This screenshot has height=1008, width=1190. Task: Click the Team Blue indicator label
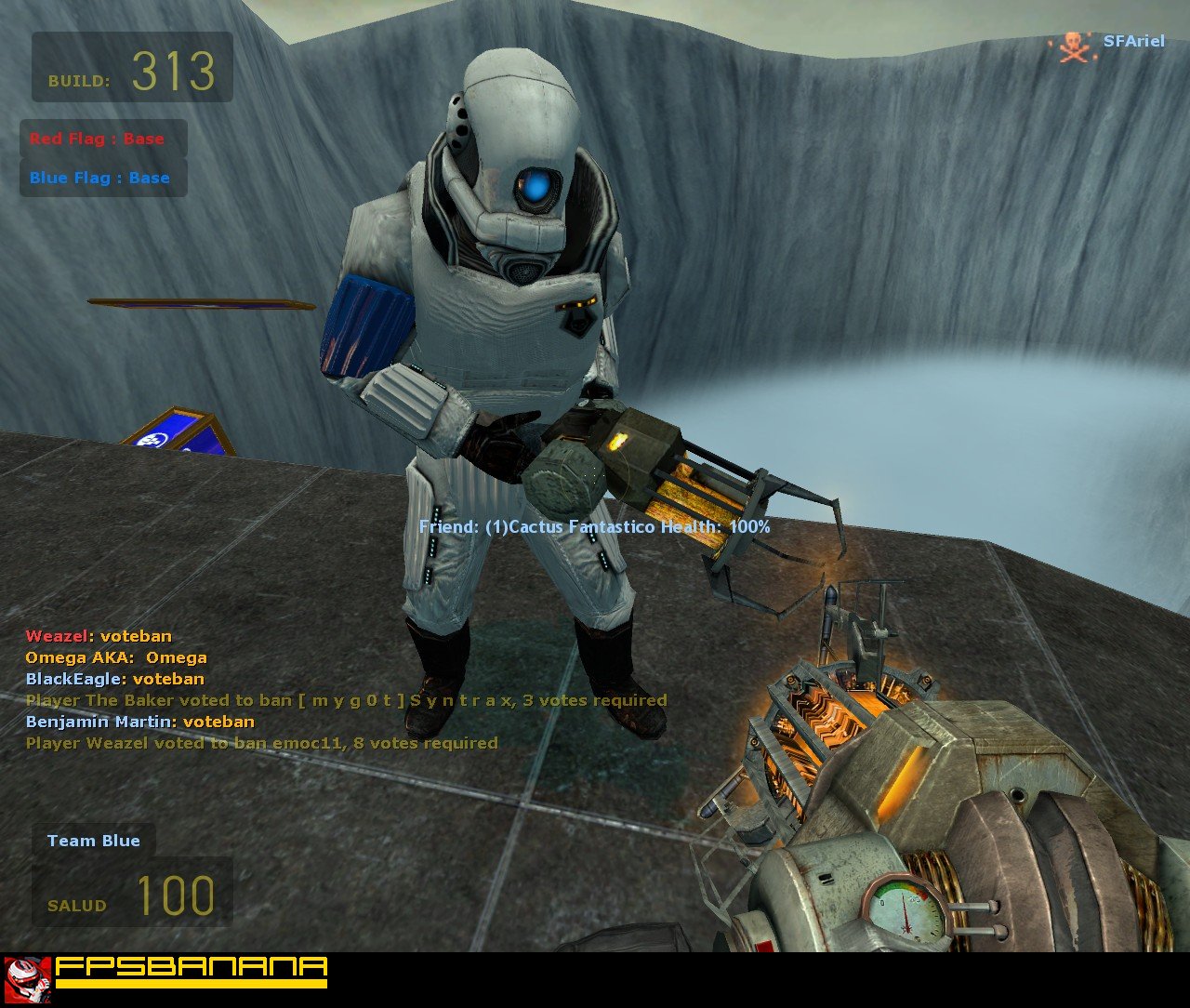[93, 841]
